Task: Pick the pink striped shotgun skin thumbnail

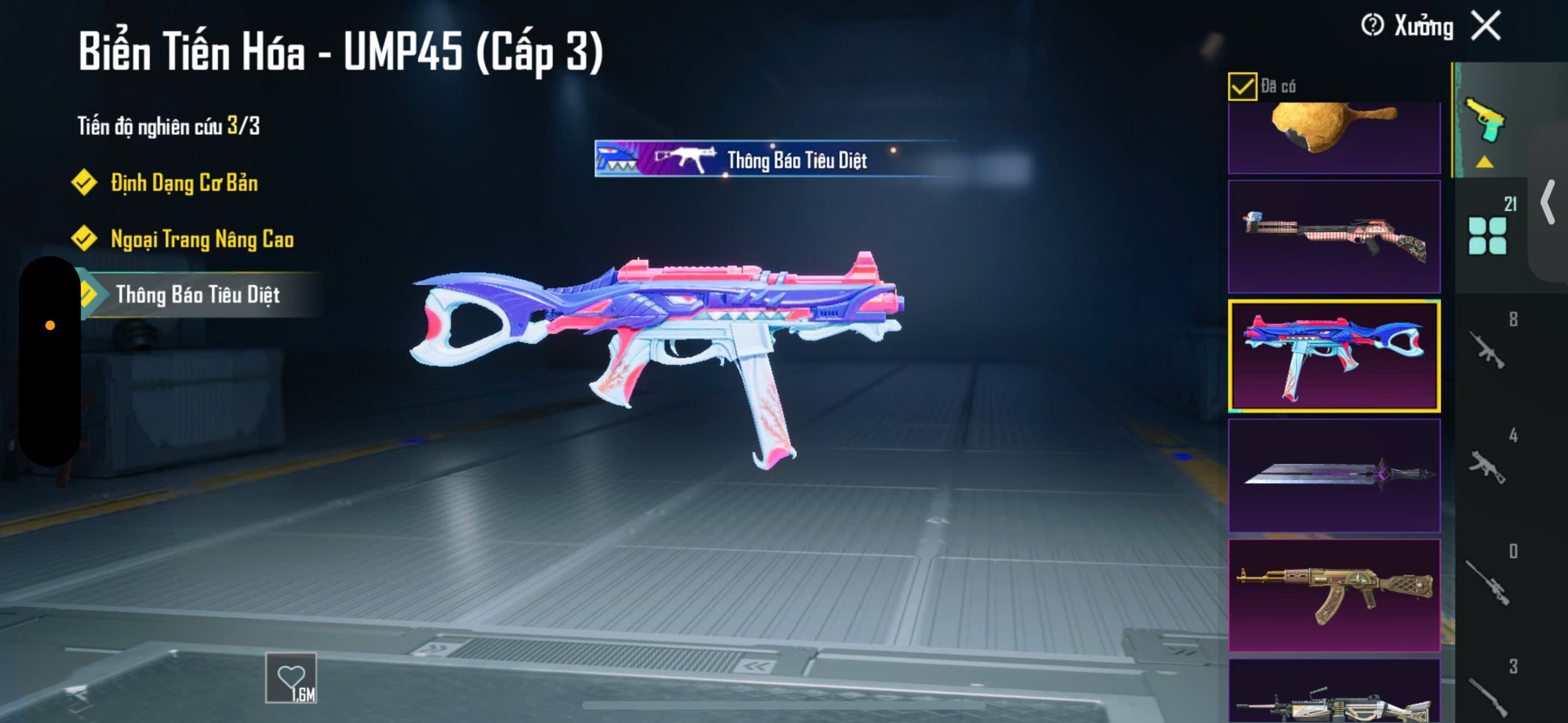Action: click(x=1334, y=236)
